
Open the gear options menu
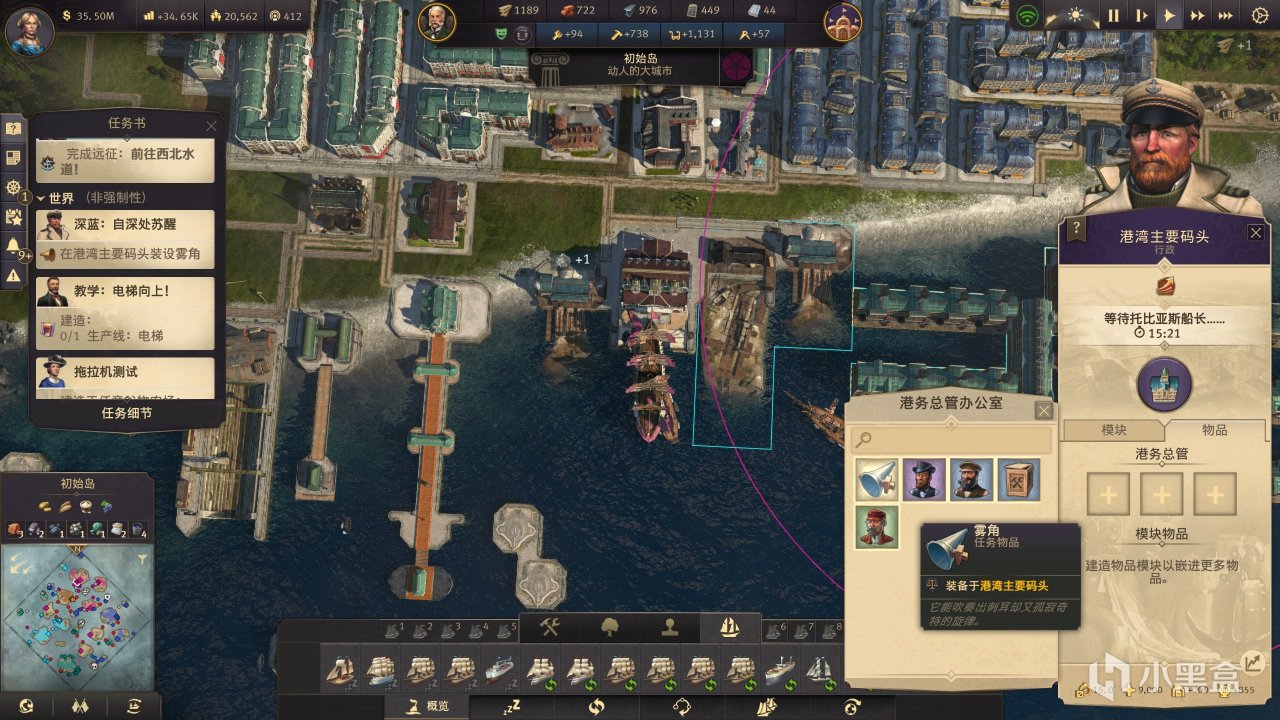click(1257, 15)
